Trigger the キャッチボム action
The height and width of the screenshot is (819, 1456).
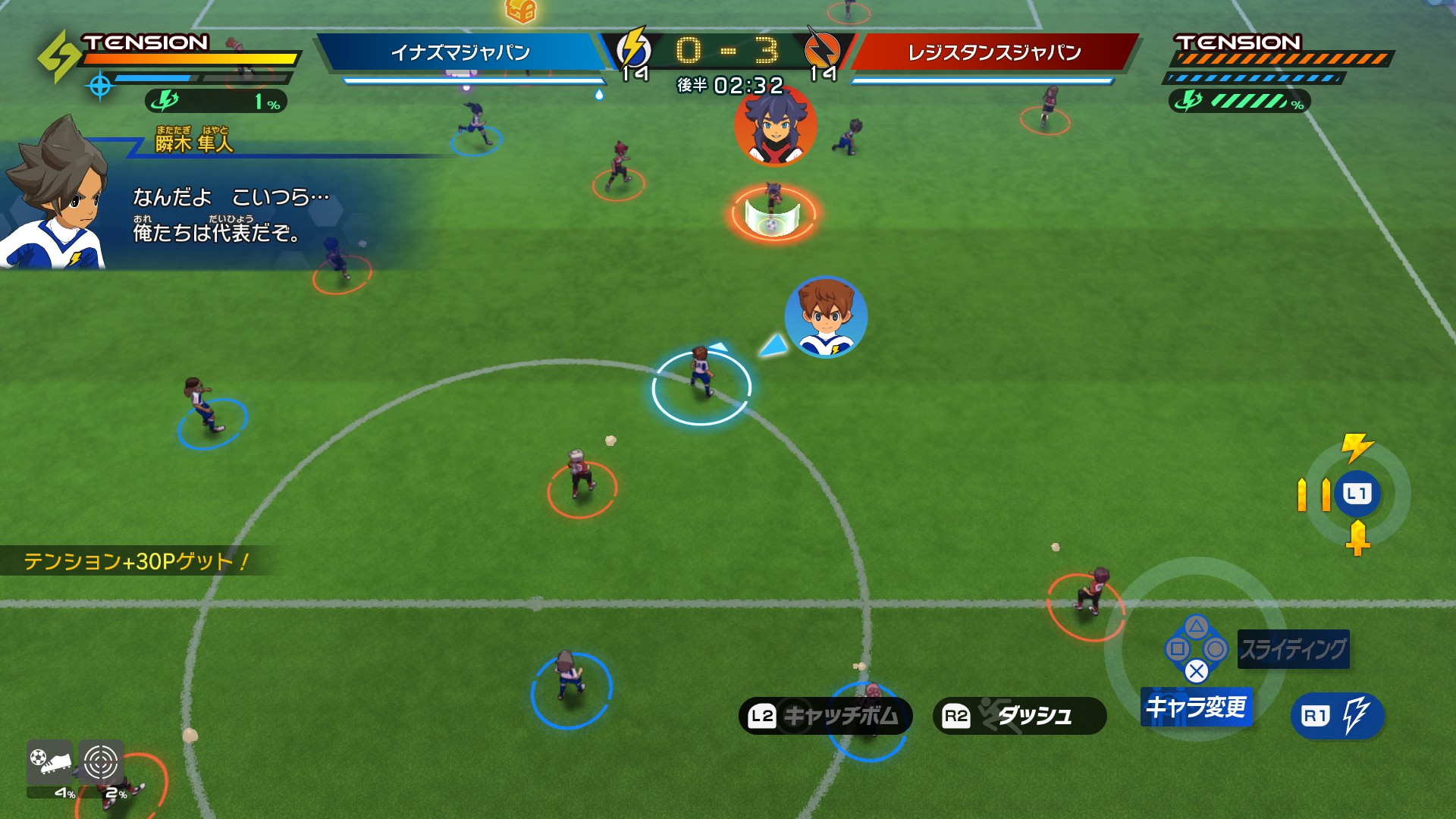825,716
